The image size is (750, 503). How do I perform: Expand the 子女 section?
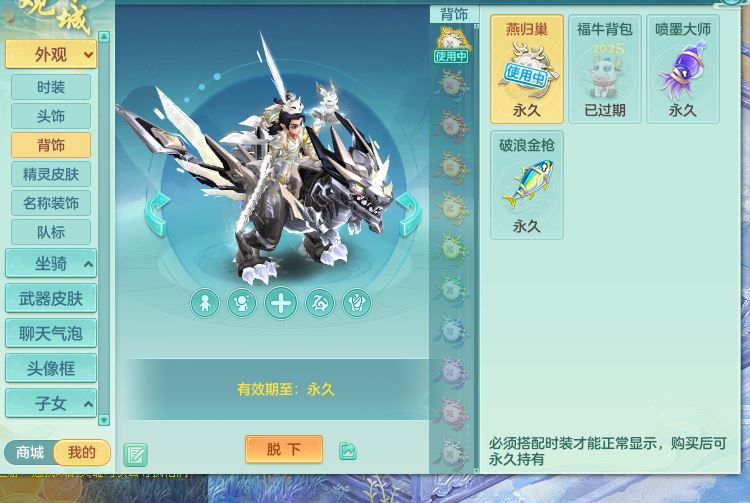coord(50,403)
